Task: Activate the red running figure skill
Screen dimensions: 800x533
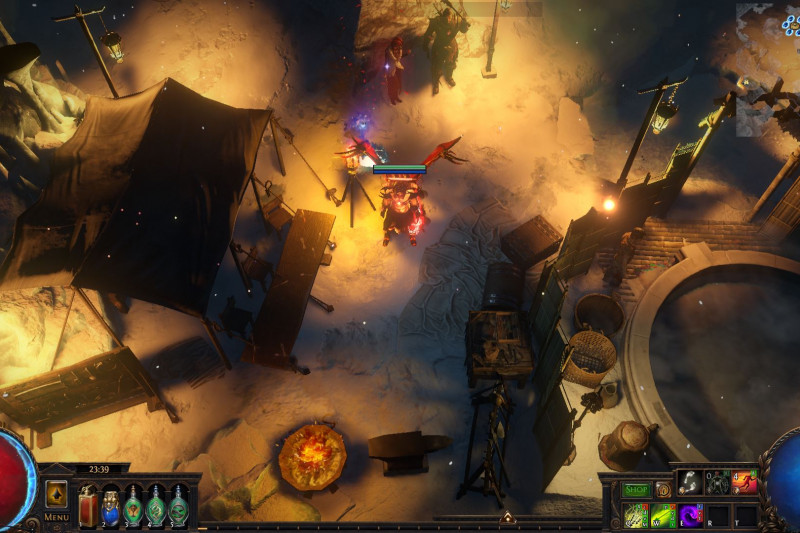Action: coord(744,482)
